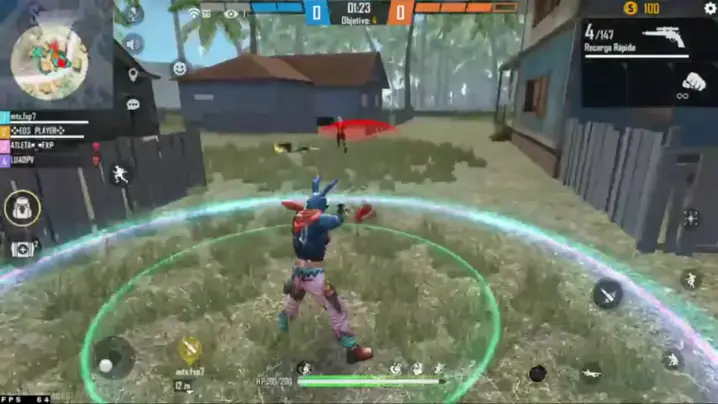Open the chat speech bubble
Screen dimensions: 718x404
coord(133,103)
